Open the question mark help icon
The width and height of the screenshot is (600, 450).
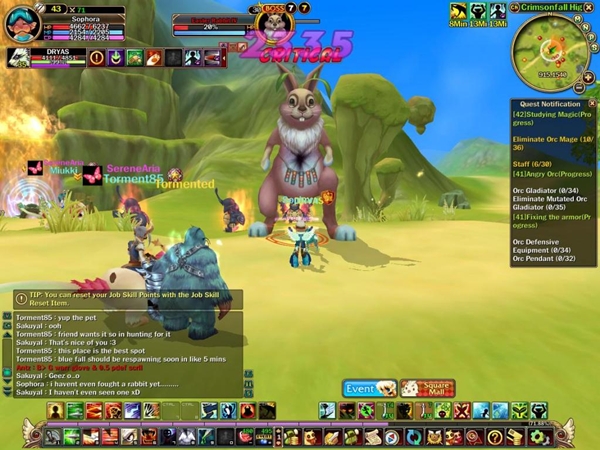point(494,437)
